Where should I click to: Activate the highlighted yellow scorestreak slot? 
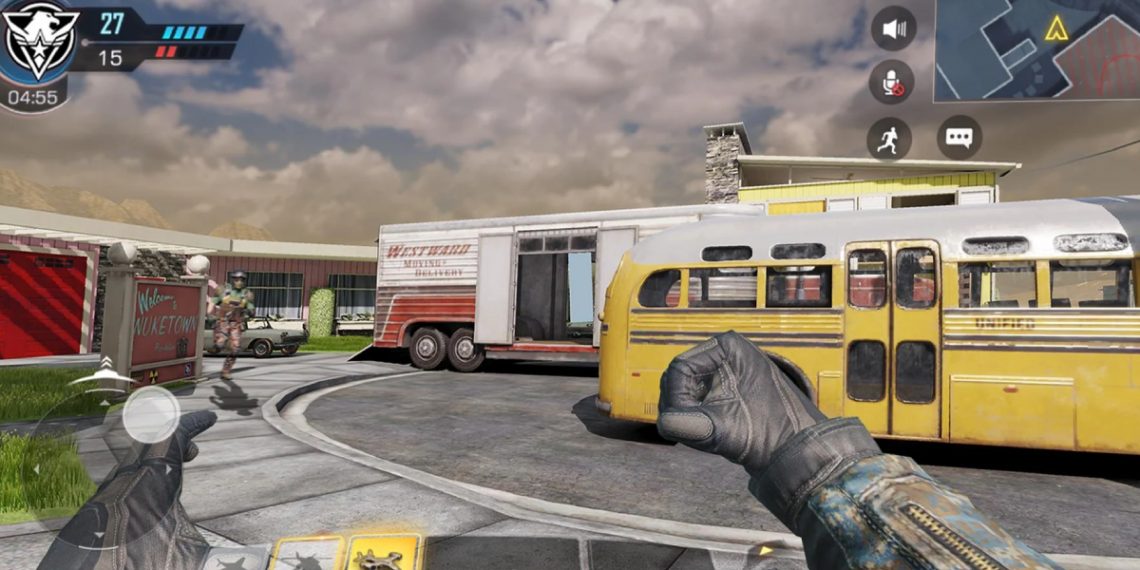point(383,553)
